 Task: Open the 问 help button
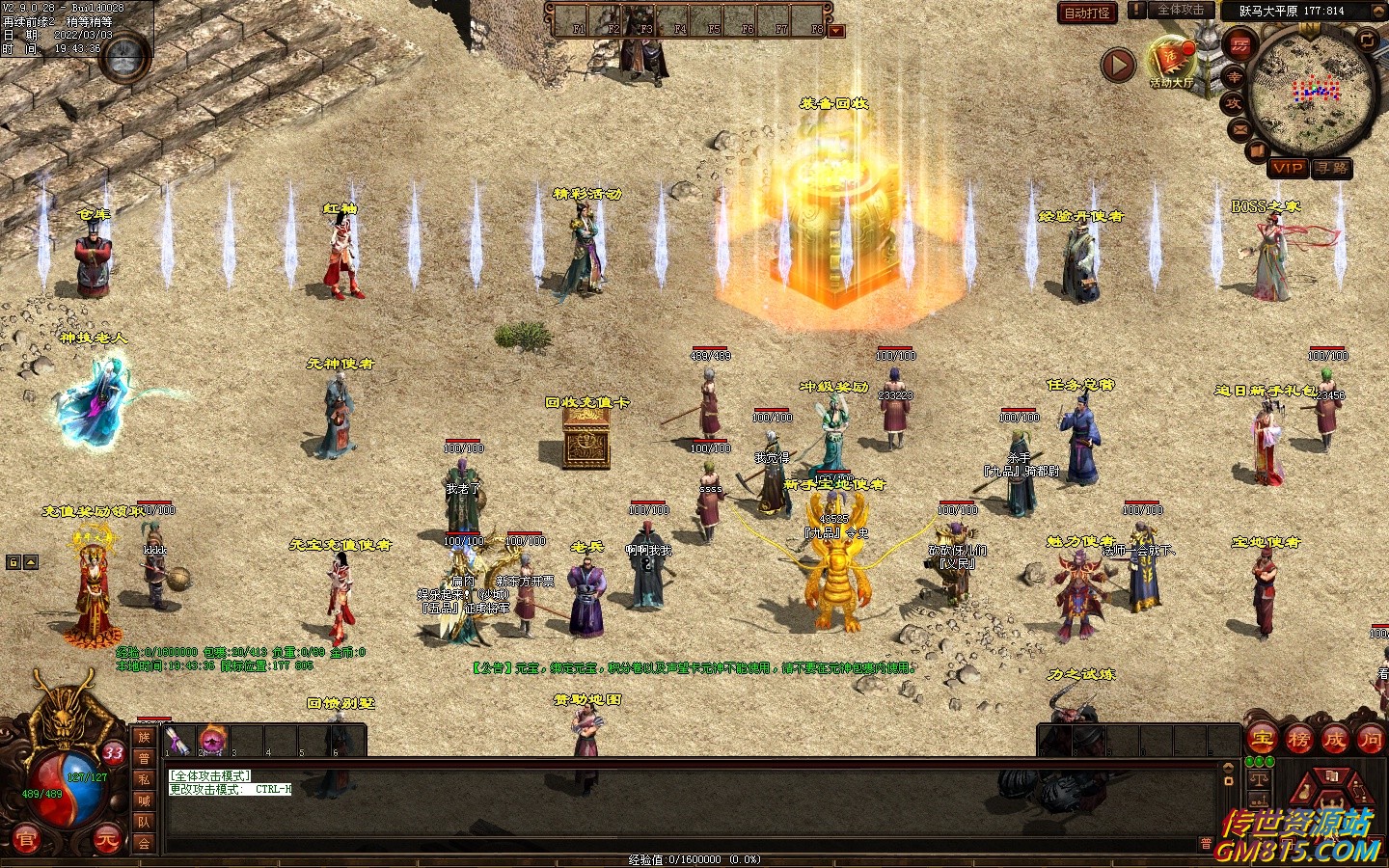click(1370, 740)
